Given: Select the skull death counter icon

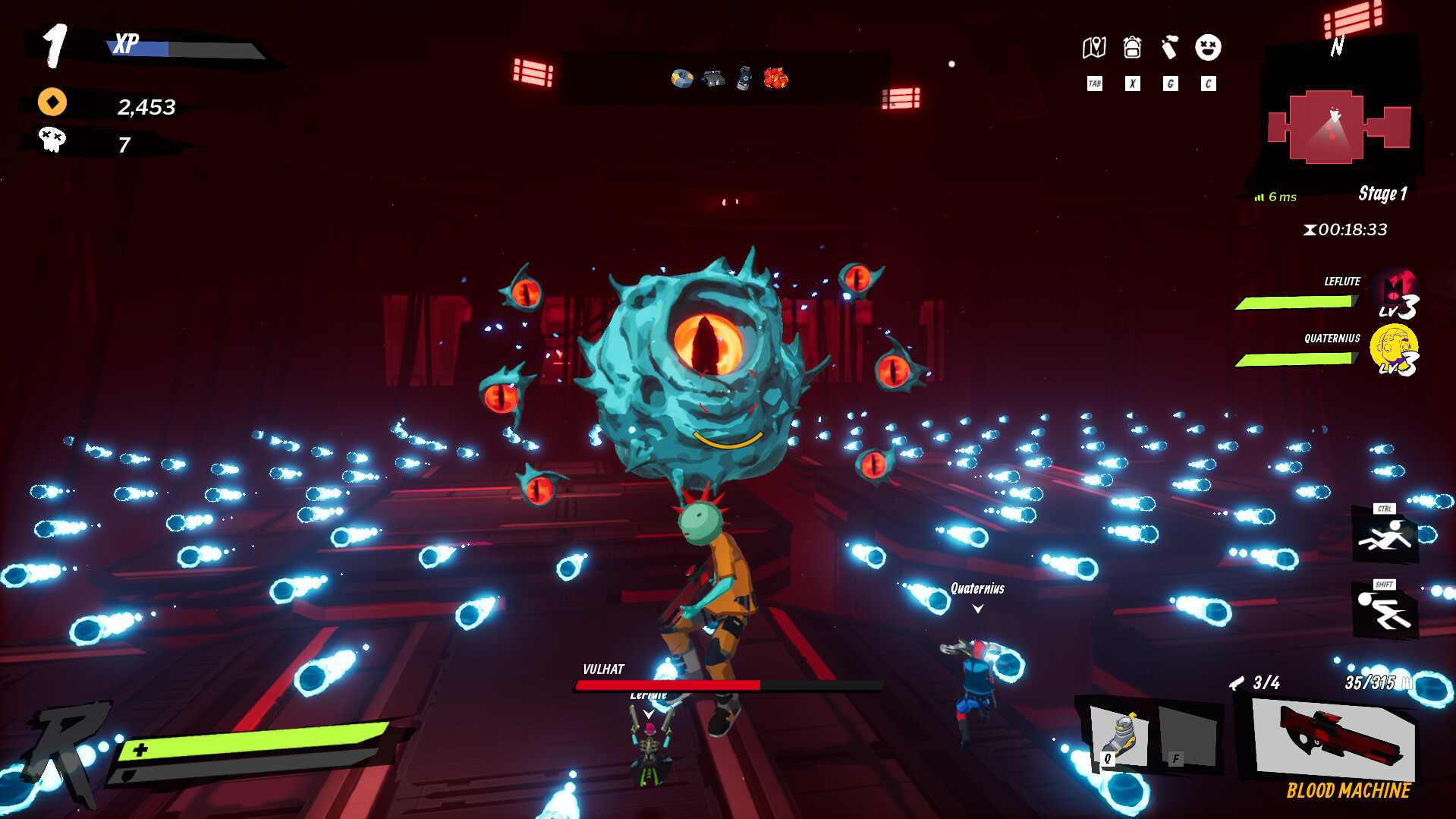Looking at the screenshot, I should [x=51, y=140].
